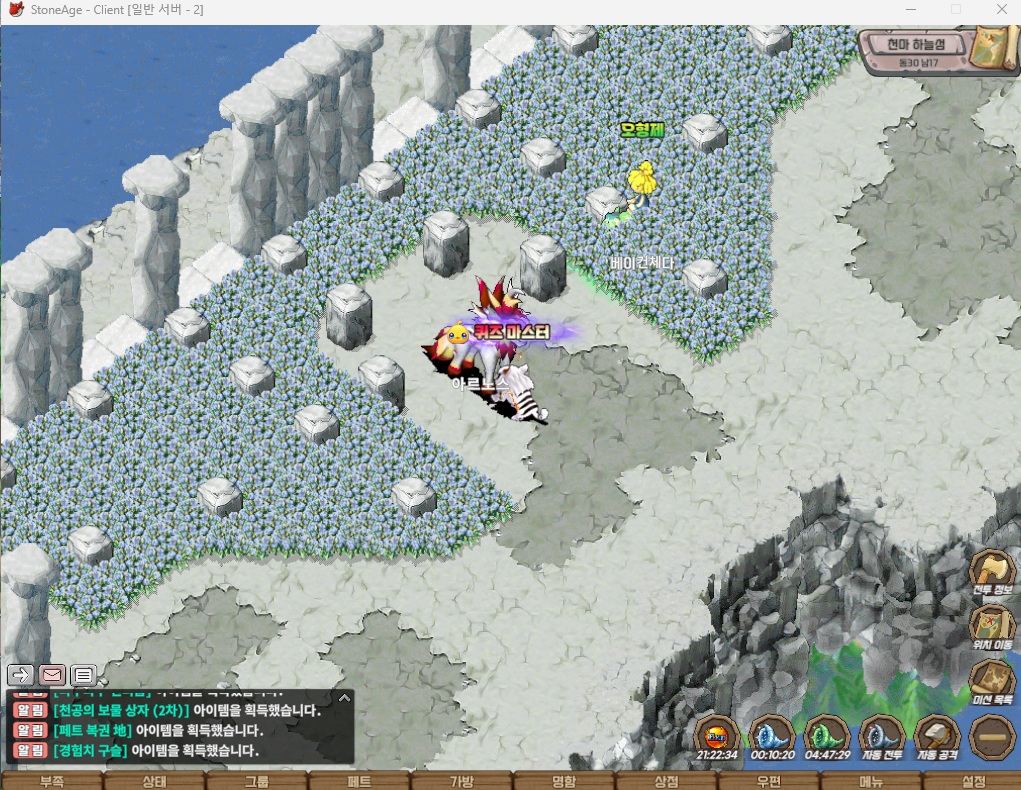Open the 페트 (pet) menu
The width and height of the screenshot is (1021, 790).
click(359, 780)
